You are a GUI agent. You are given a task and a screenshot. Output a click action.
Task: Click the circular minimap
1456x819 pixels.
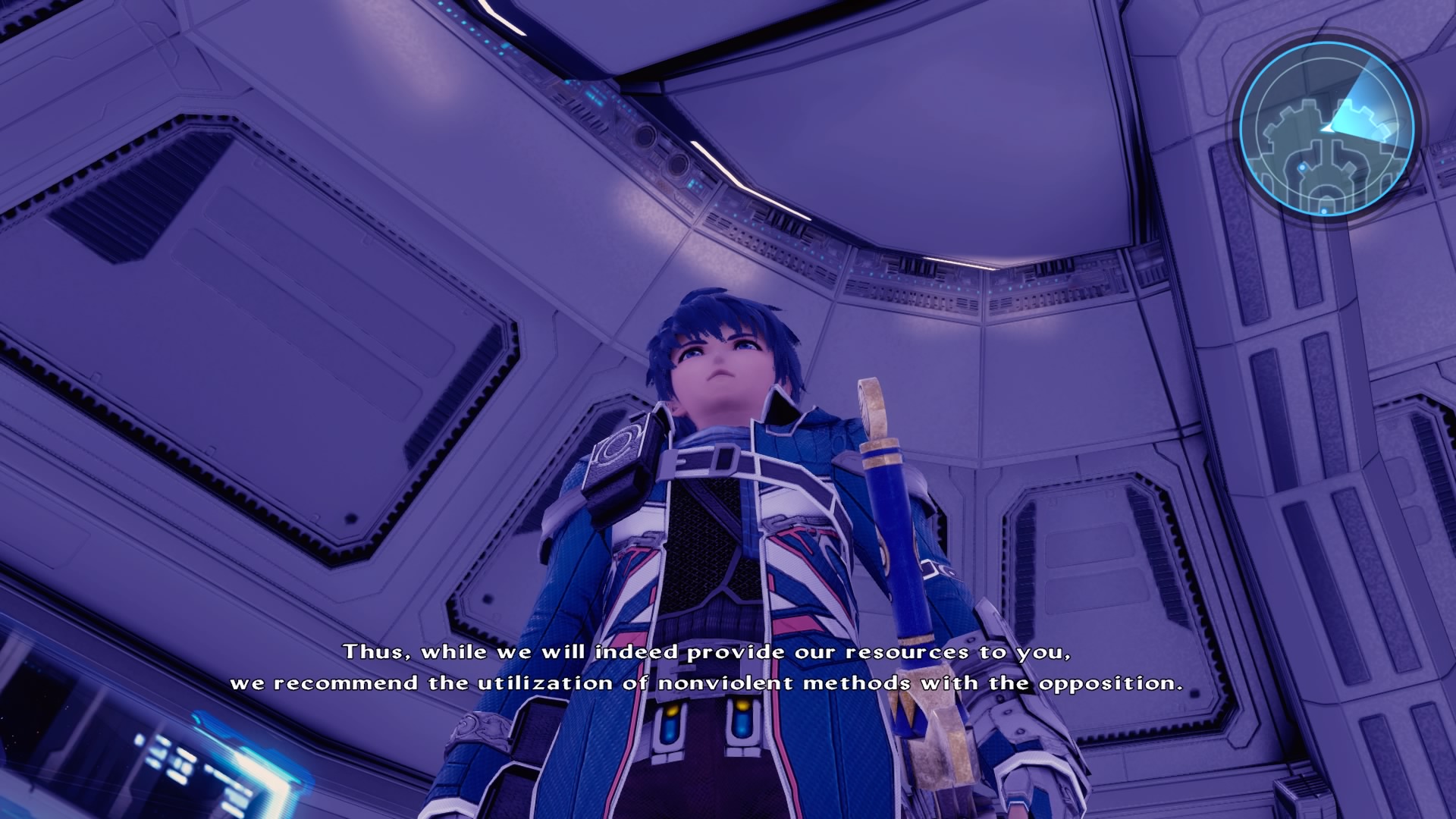click(1326, 129)
